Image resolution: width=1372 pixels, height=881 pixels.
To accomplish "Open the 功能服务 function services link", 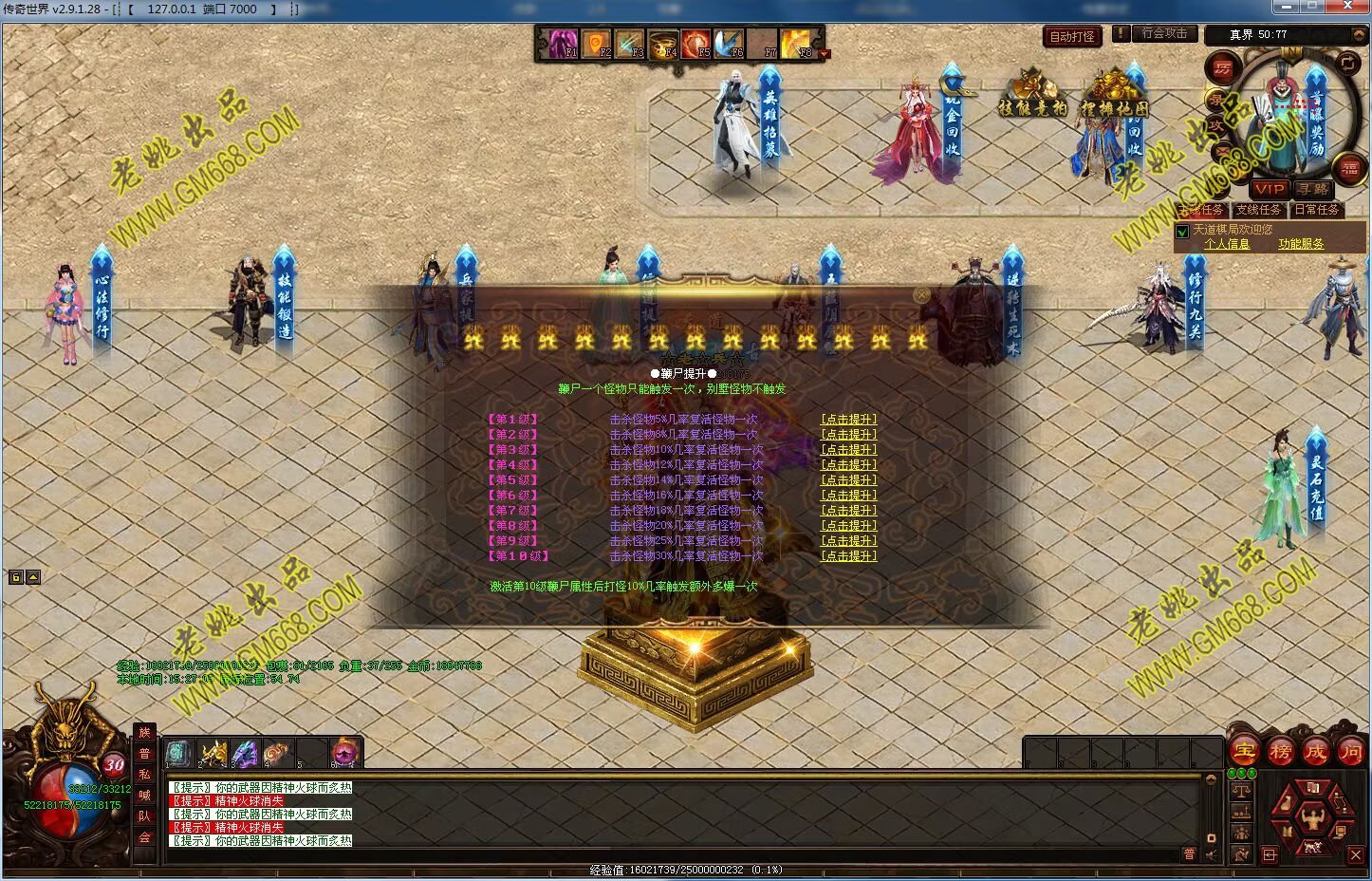I will 1300,244.
